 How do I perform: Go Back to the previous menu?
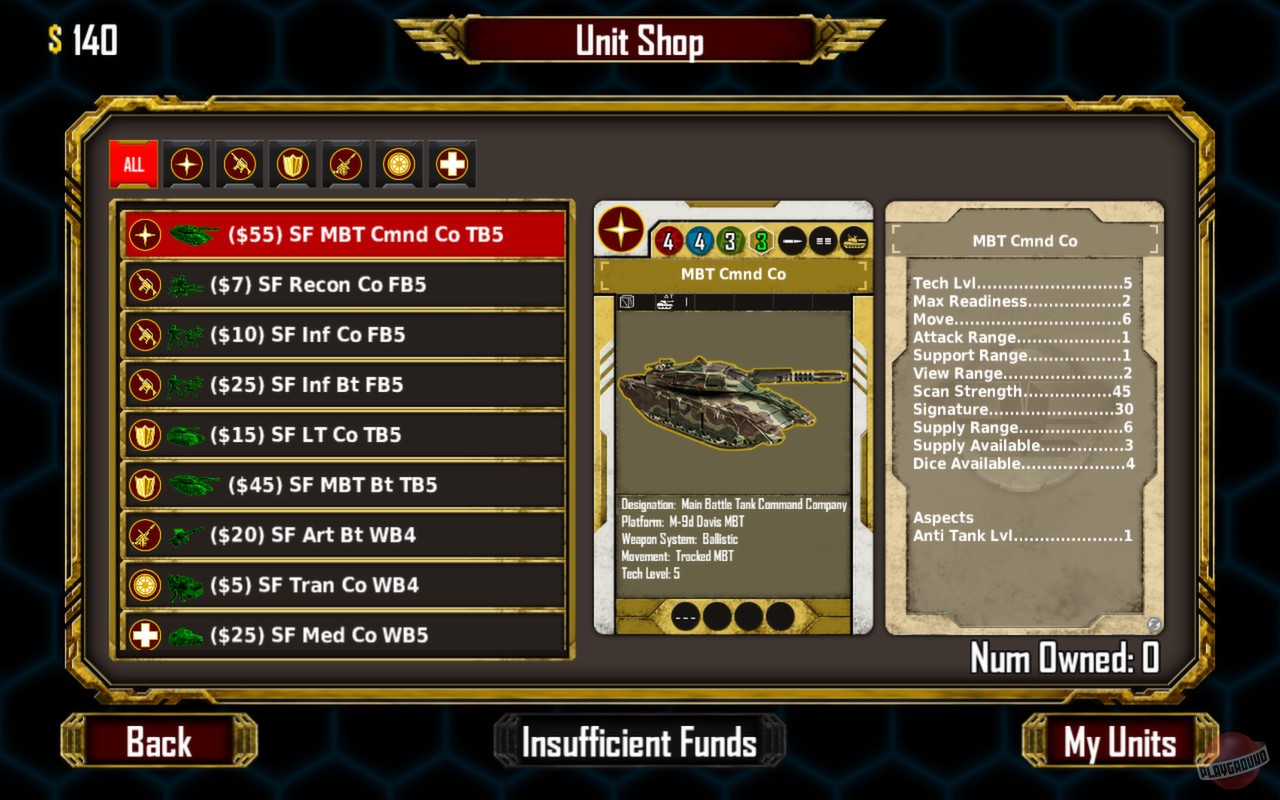coord(160,743)
